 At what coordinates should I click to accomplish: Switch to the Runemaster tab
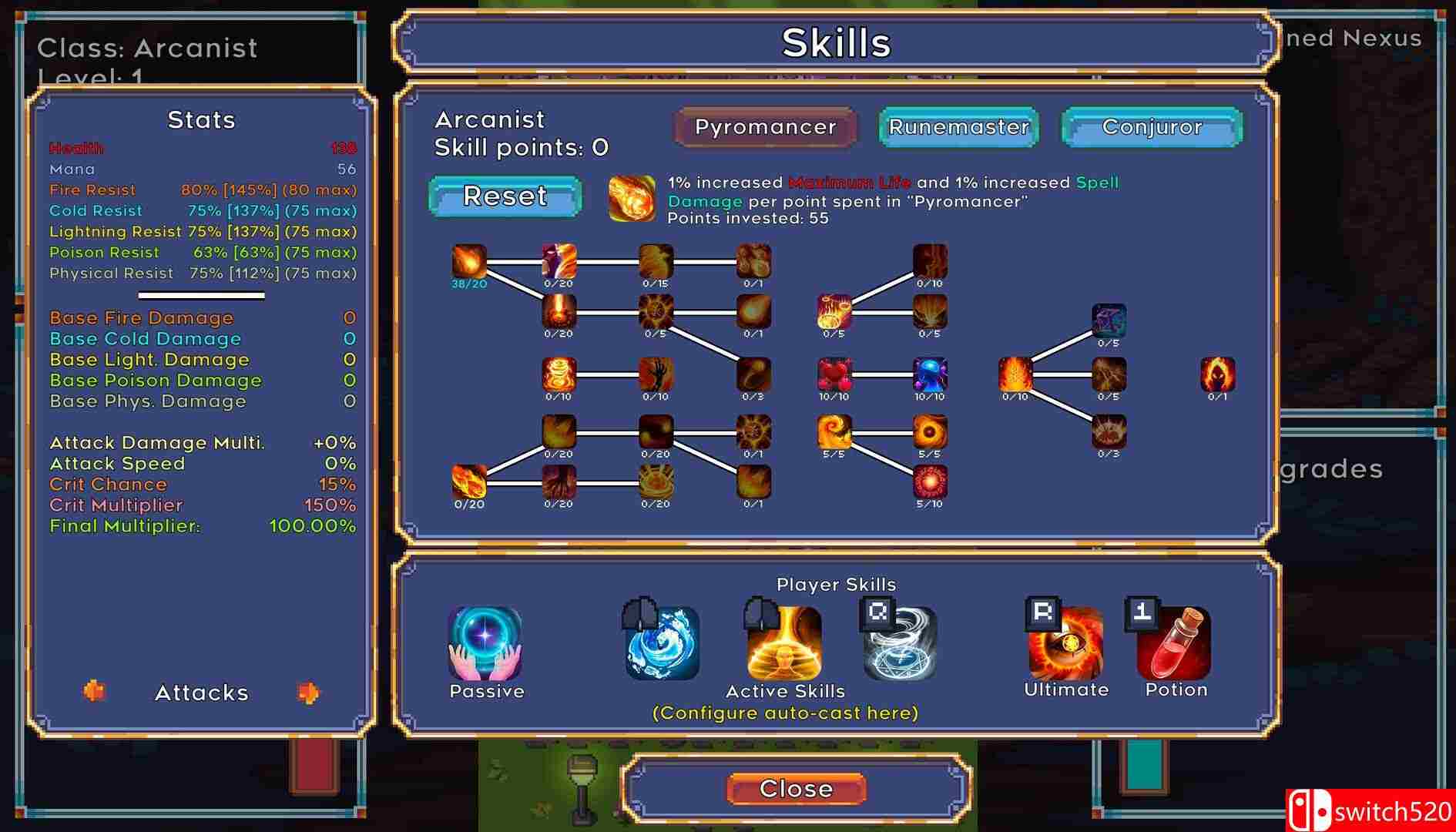pyautogui.click(x=958, y=127)
